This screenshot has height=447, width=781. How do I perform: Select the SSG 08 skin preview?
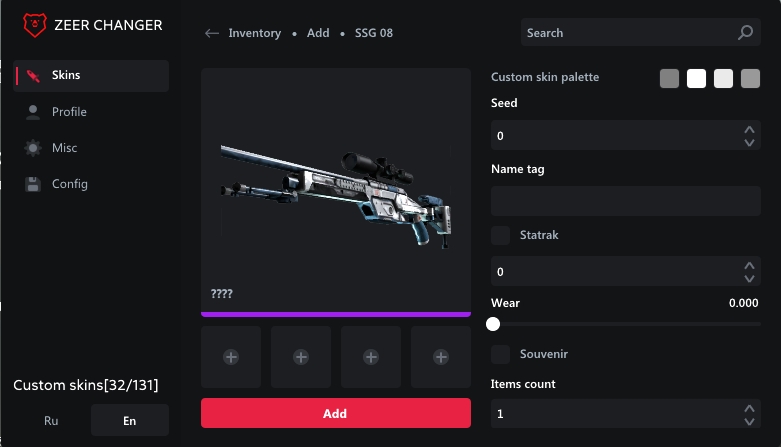tap(335, 190)
